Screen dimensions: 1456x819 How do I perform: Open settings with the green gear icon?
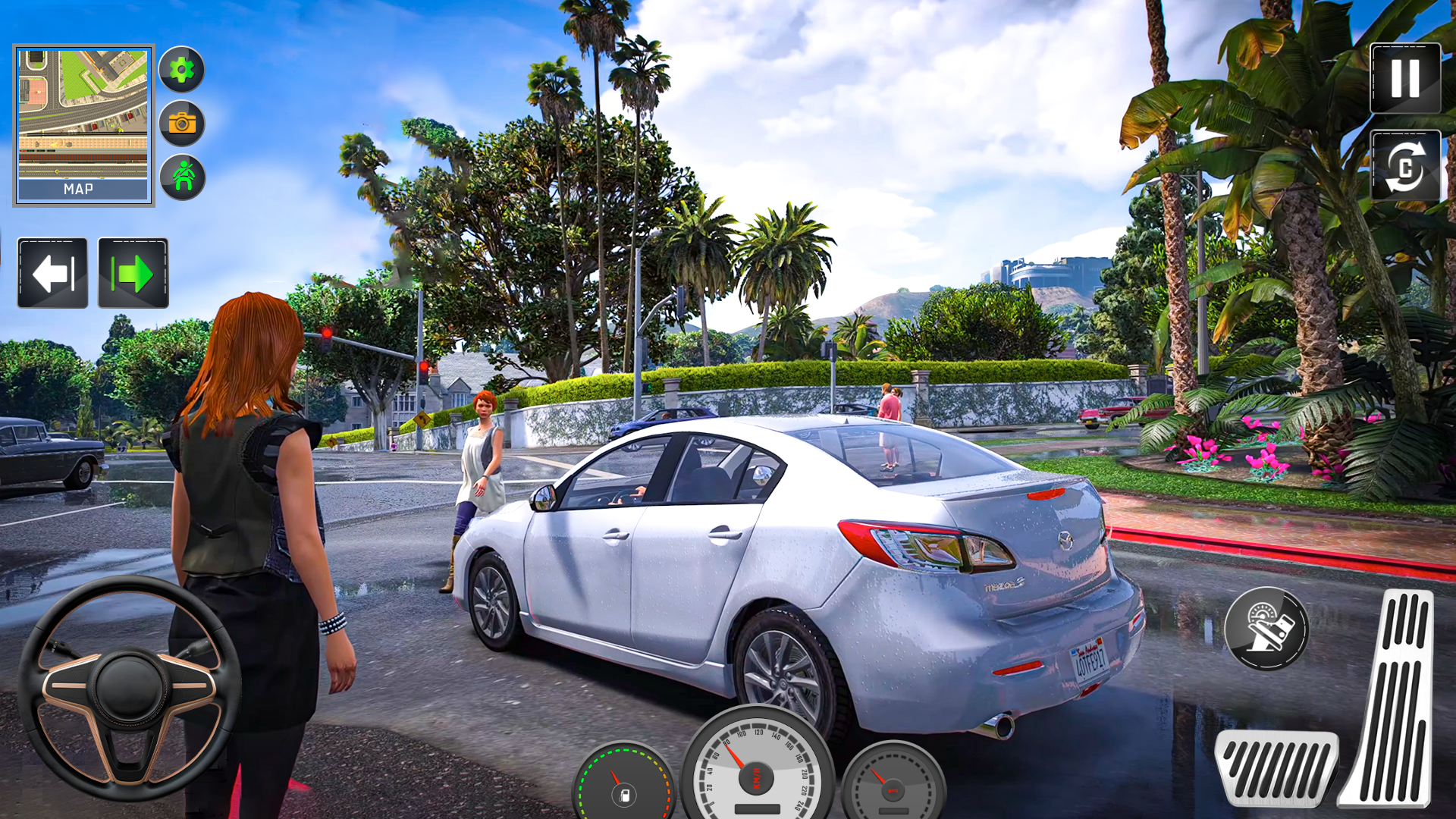181,70
